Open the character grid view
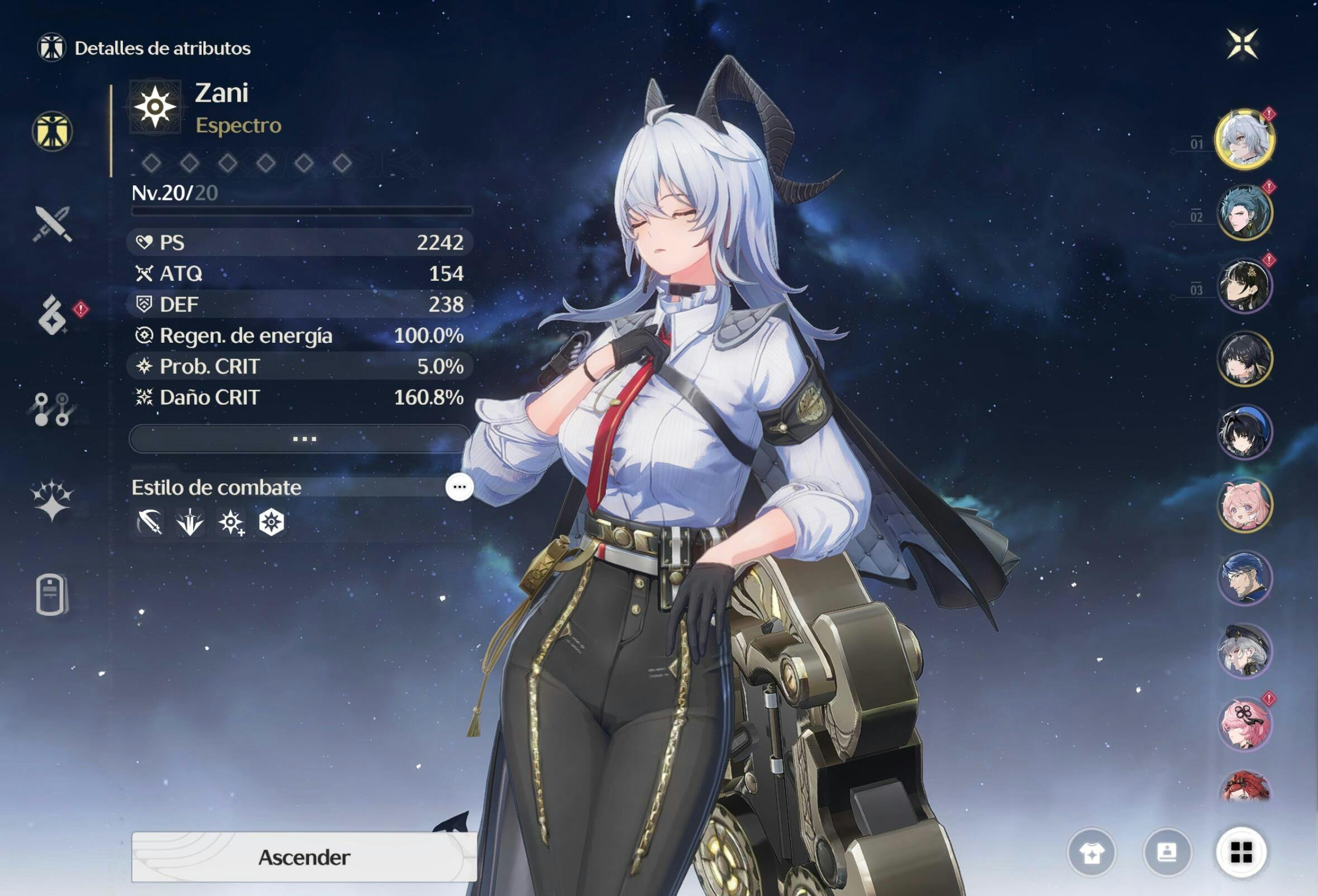 point(1241,852)
